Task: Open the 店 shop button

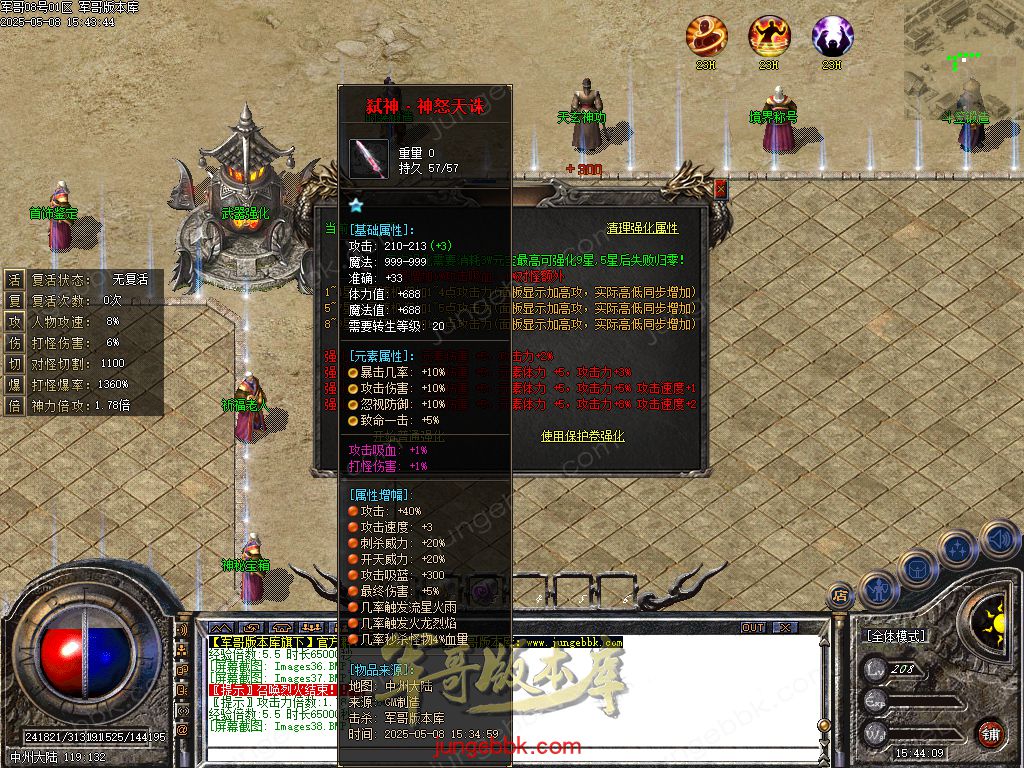Action: coord(841,597)
